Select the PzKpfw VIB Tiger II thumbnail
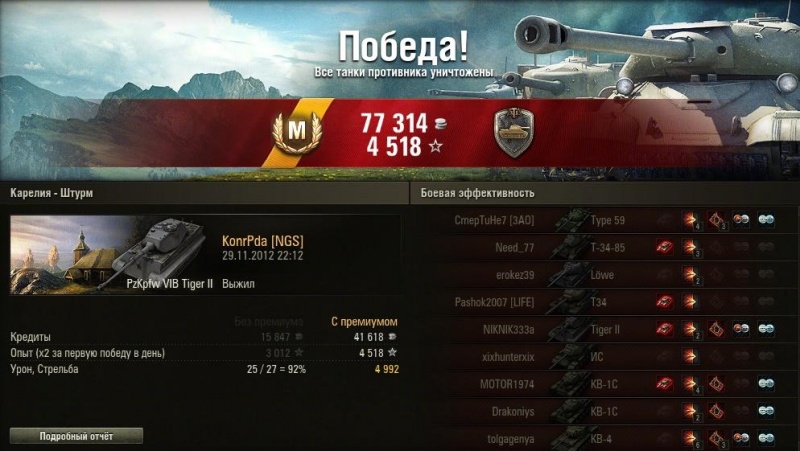Viewport: 800px width, 451px height. coord(107,255)
